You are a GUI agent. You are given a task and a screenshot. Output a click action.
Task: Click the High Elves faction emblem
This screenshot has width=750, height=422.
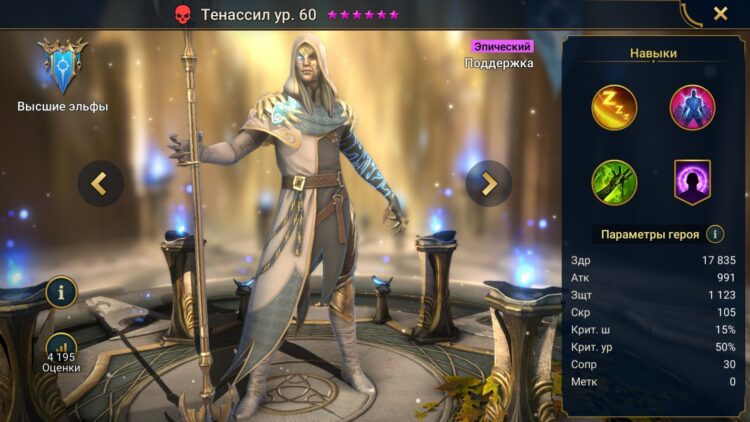point(63,66)
